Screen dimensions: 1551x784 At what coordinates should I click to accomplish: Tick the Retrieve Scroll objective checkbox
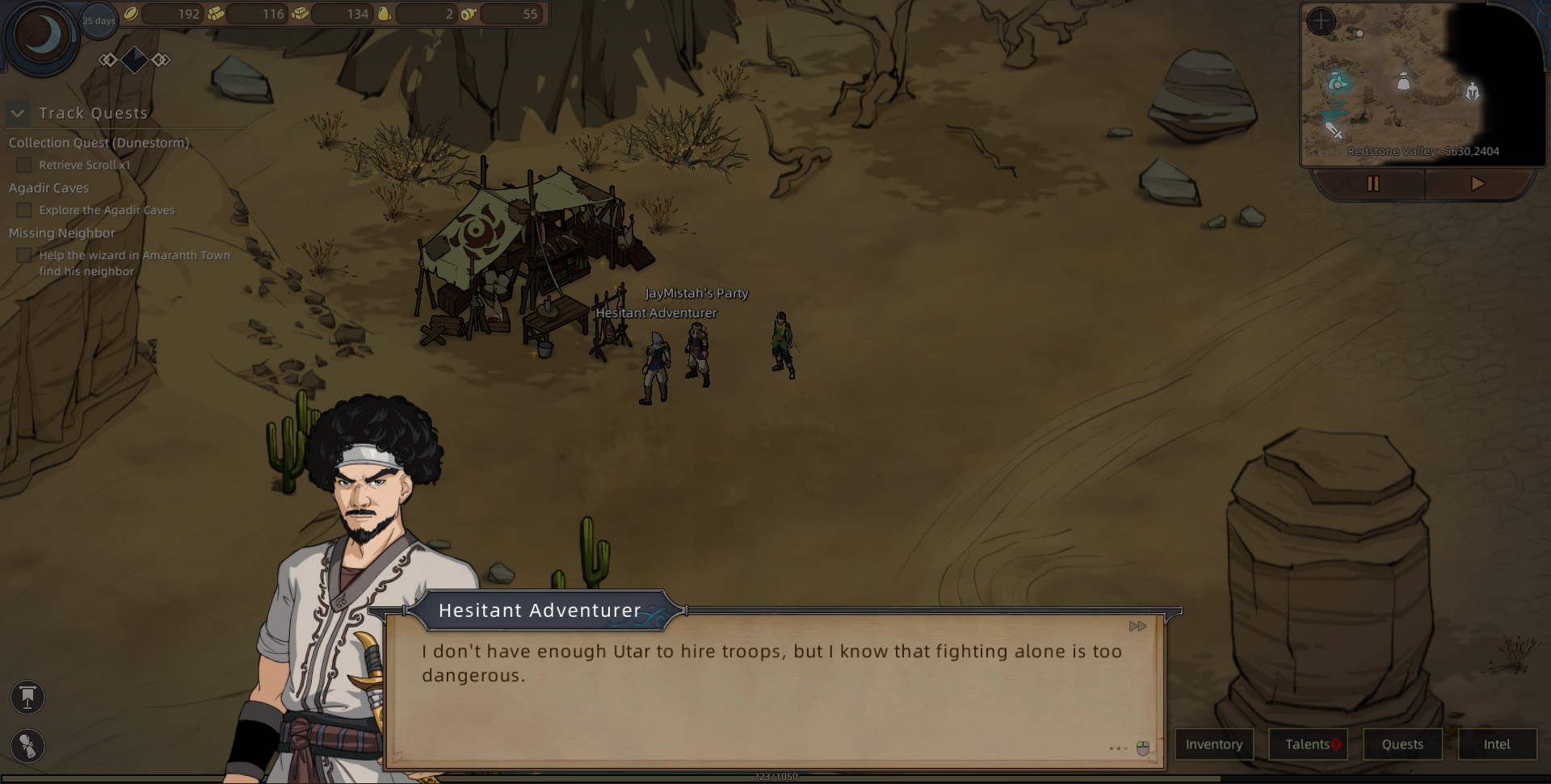[24, 166]
